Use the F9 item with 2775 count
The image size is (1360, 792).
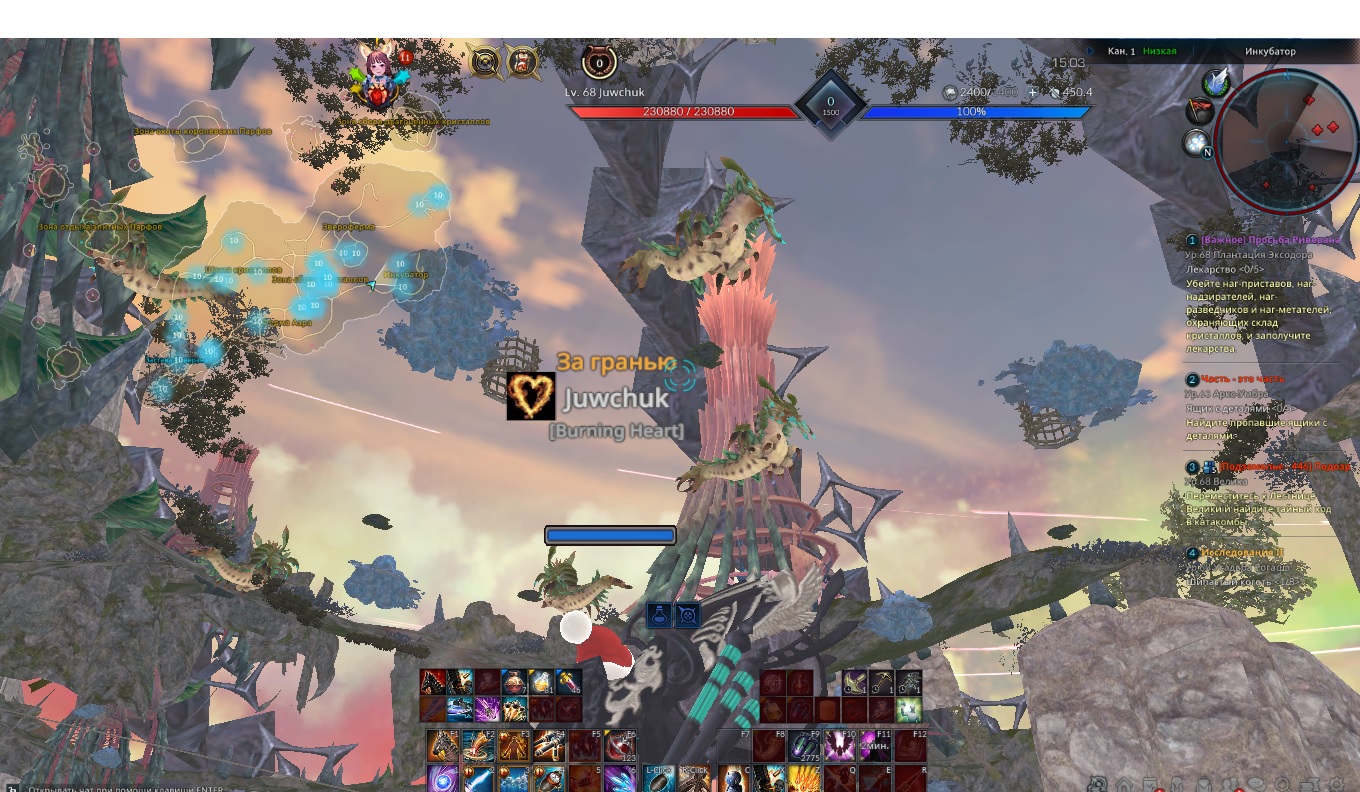(803, 746)
